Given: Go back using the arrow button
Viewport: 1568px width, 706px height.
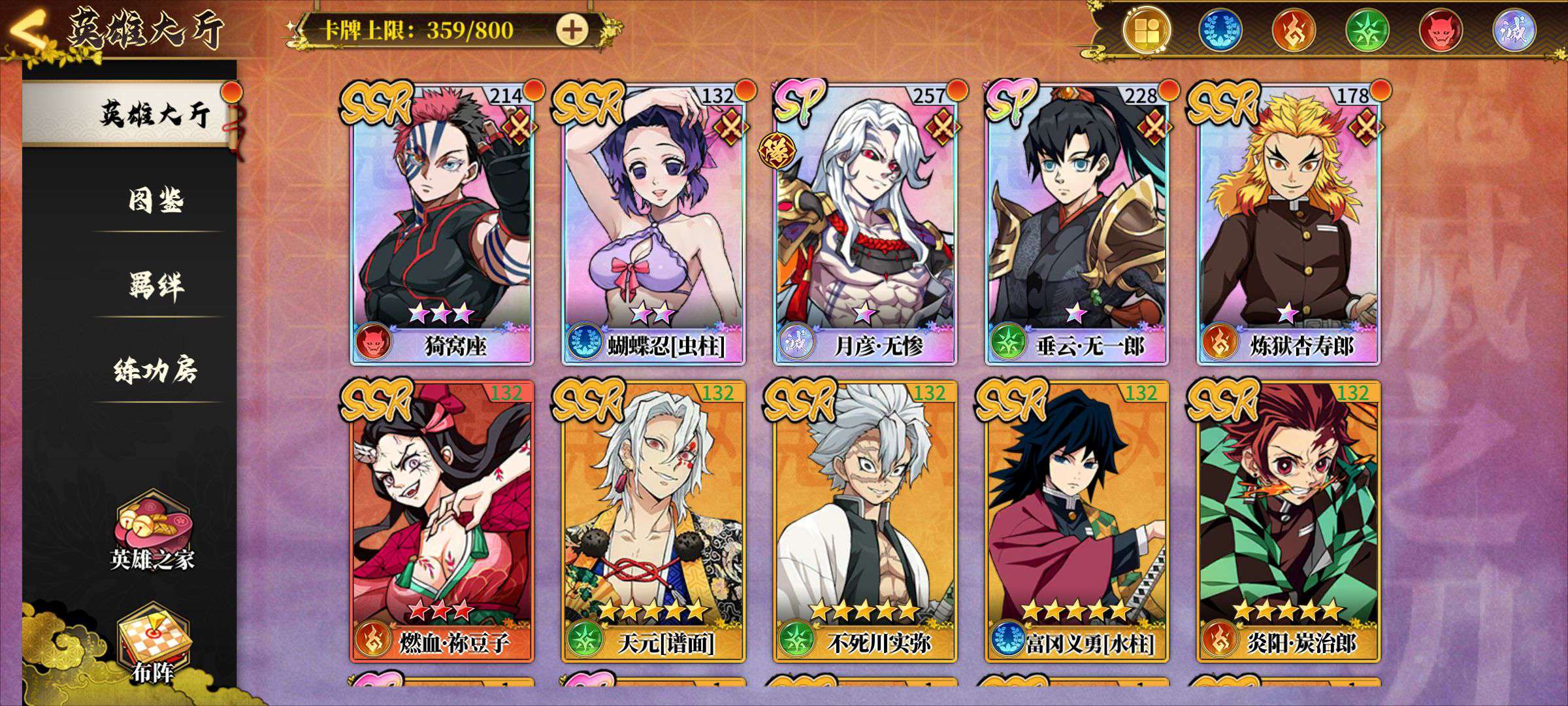Looking at the screenshot, I should [29, 33].
